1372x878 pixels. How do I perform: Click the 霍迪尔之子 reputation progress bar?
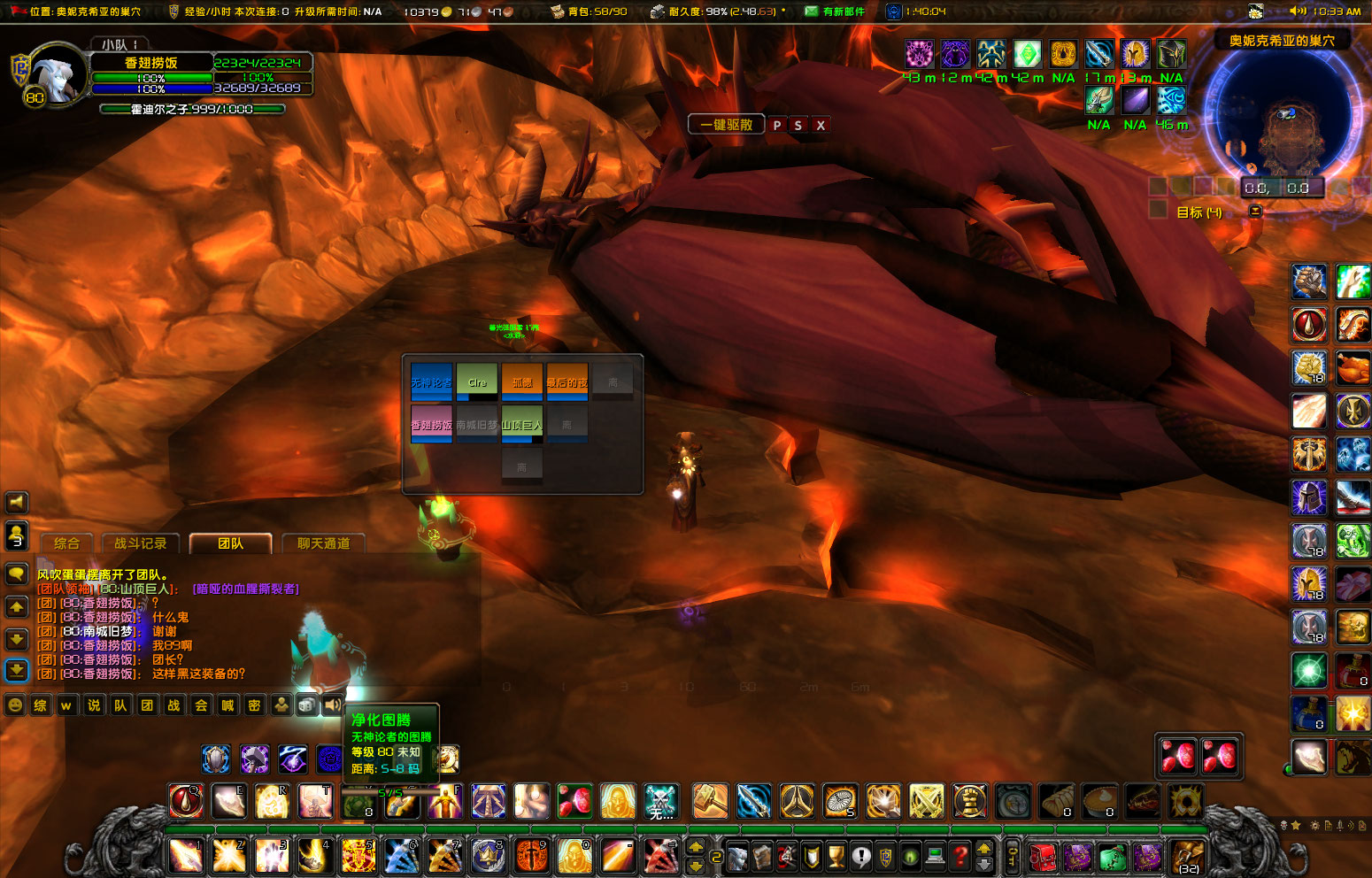point(191,111)
